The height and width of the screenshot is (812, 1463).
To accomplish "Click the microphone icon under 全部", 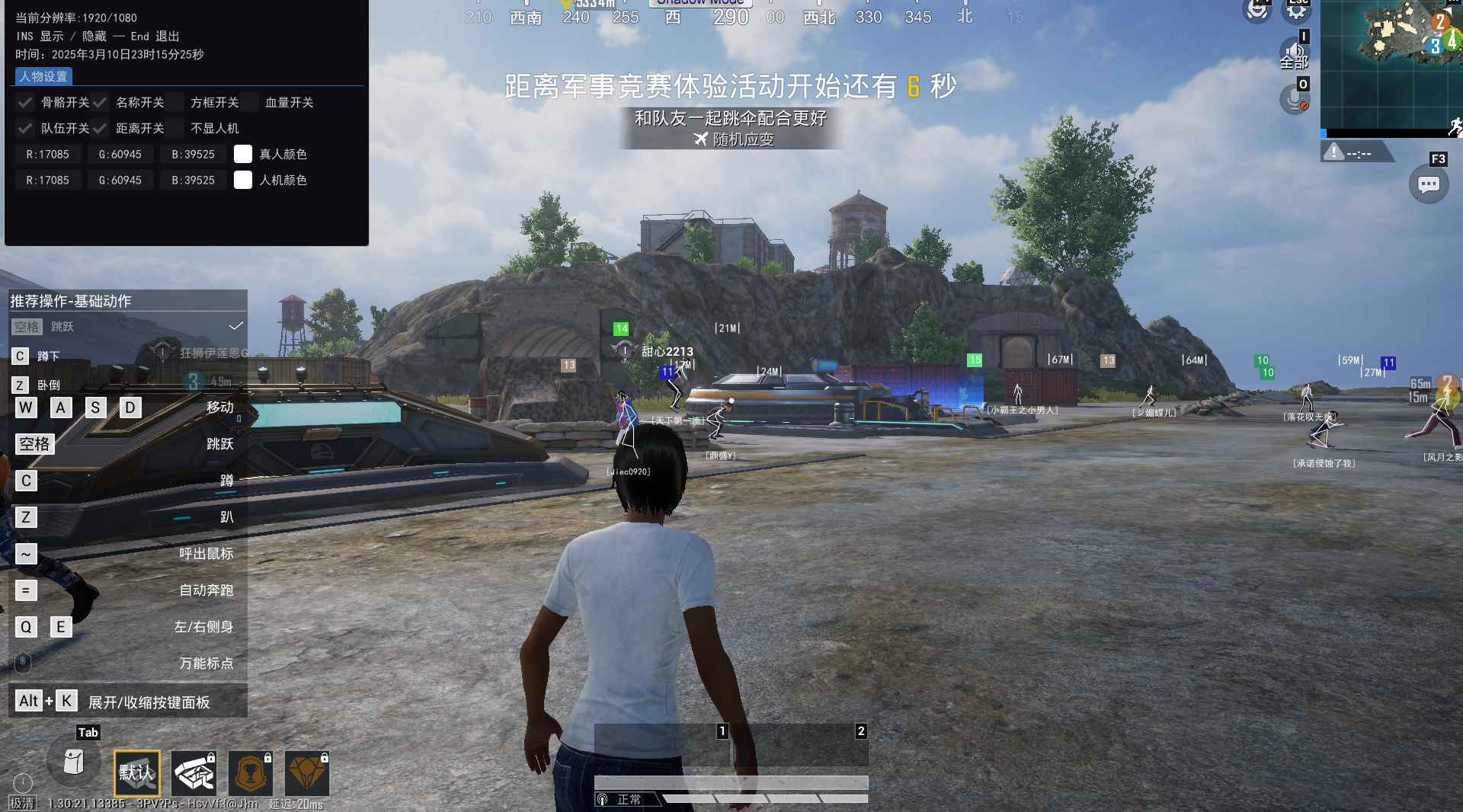I will pos(1295,101).
